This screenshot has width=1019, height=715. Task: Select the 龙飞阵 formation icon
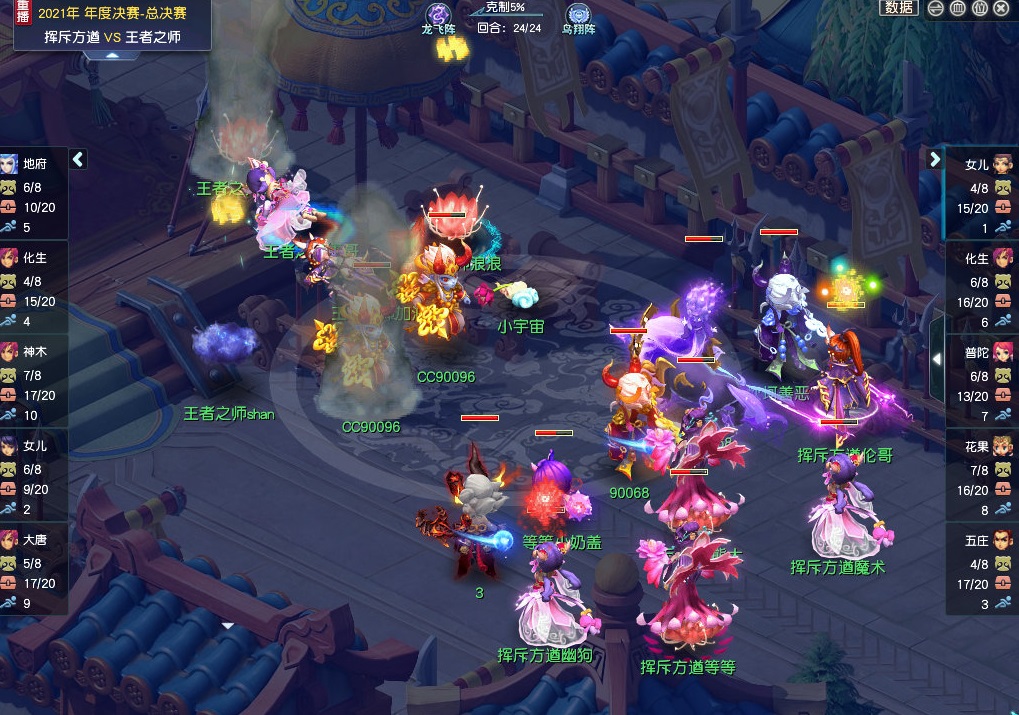[x=438, y=16]
